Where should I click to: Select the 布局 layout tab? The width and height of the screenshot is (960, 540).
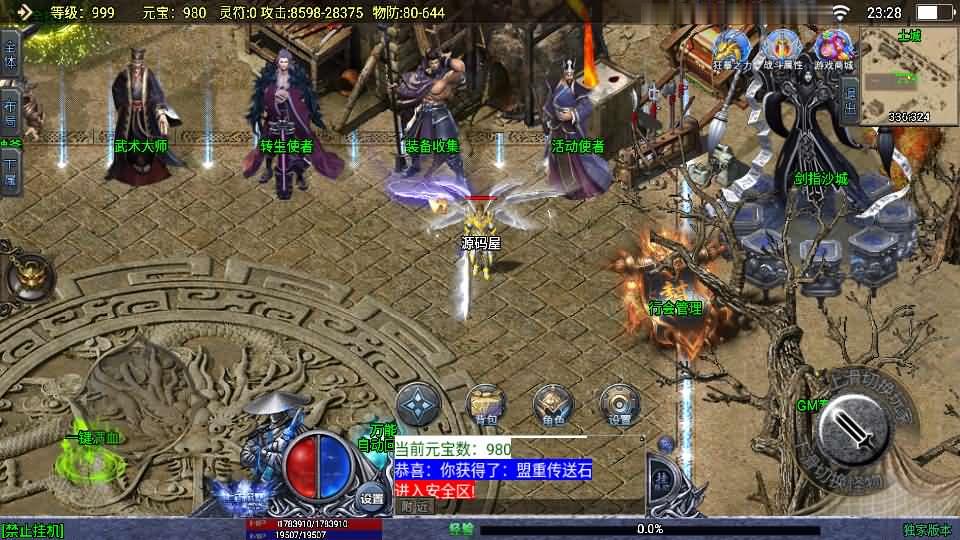[x=10, y=111]
